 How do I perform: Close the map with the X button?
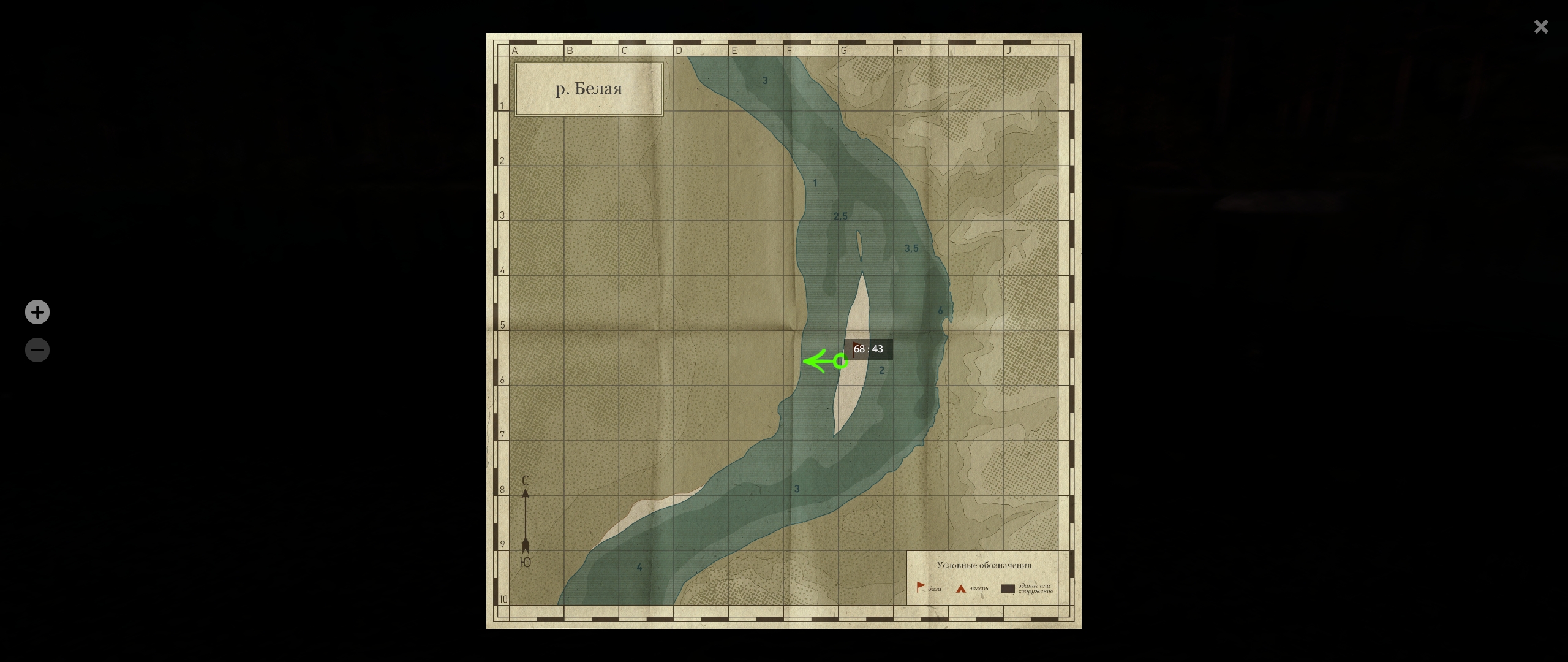(1540, 27)
